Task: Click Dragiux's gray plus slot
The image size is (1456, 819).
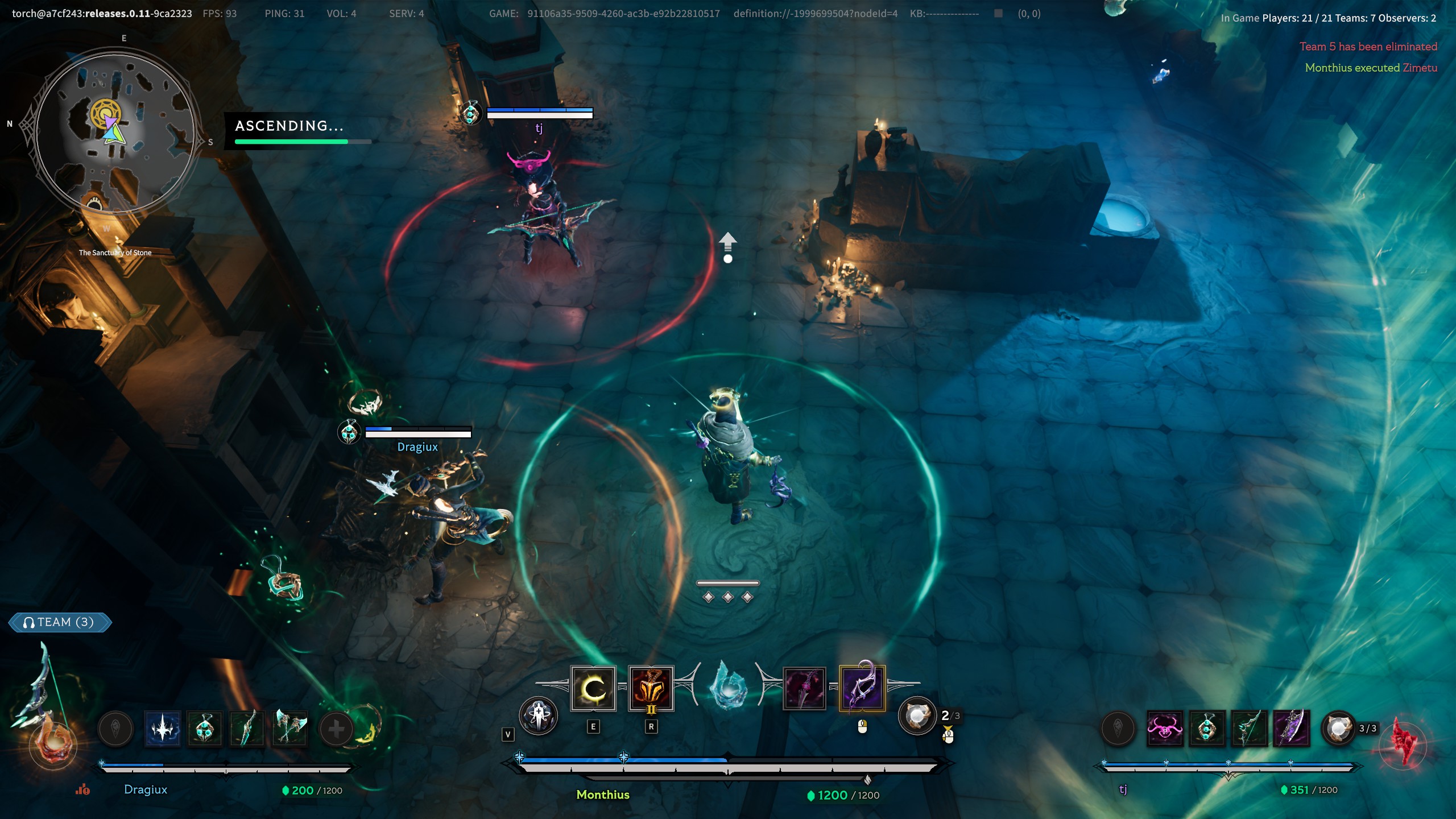Action: (336, 729)
